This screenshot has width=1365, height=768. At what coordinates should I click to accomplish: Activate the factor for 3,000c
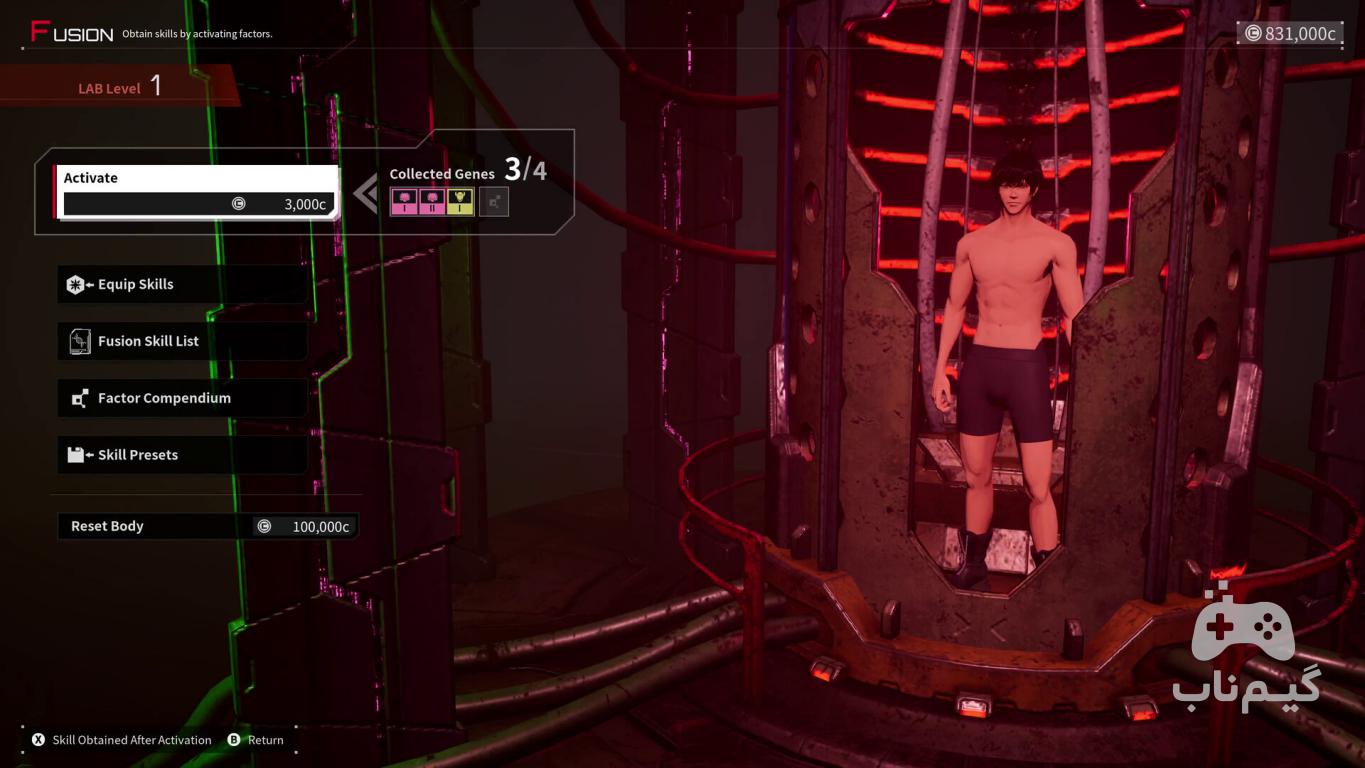click(195, 192)
